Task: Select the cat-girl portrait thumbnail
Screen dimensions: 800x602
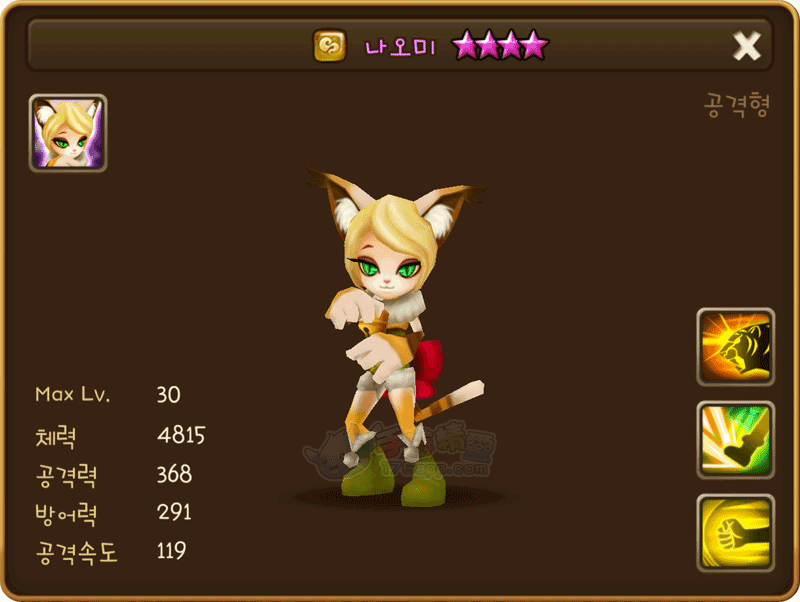Action: point(68,133)
